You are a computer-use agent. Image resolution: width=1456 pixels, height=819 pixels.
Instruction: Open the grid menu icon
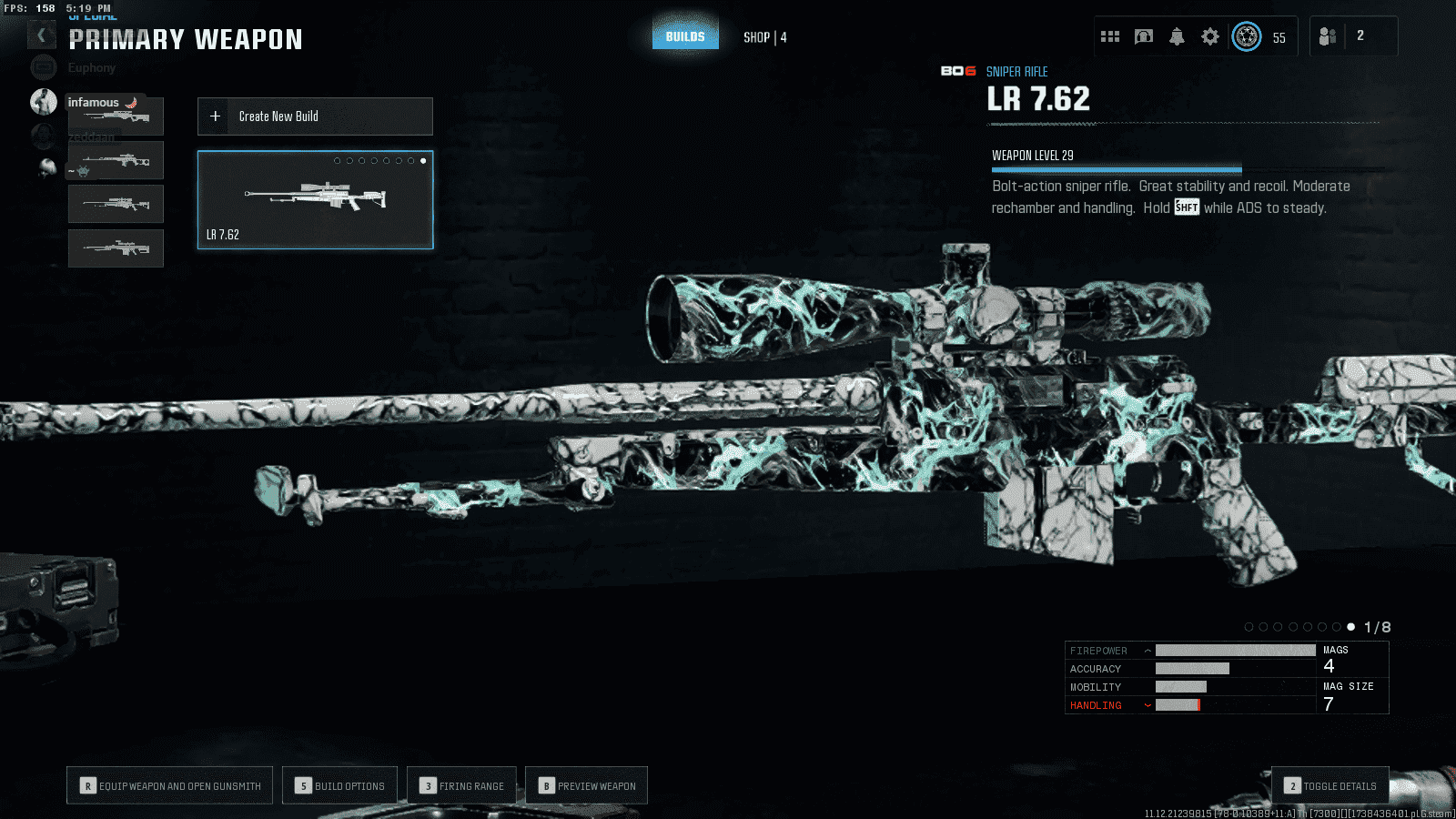[1110, 36]
